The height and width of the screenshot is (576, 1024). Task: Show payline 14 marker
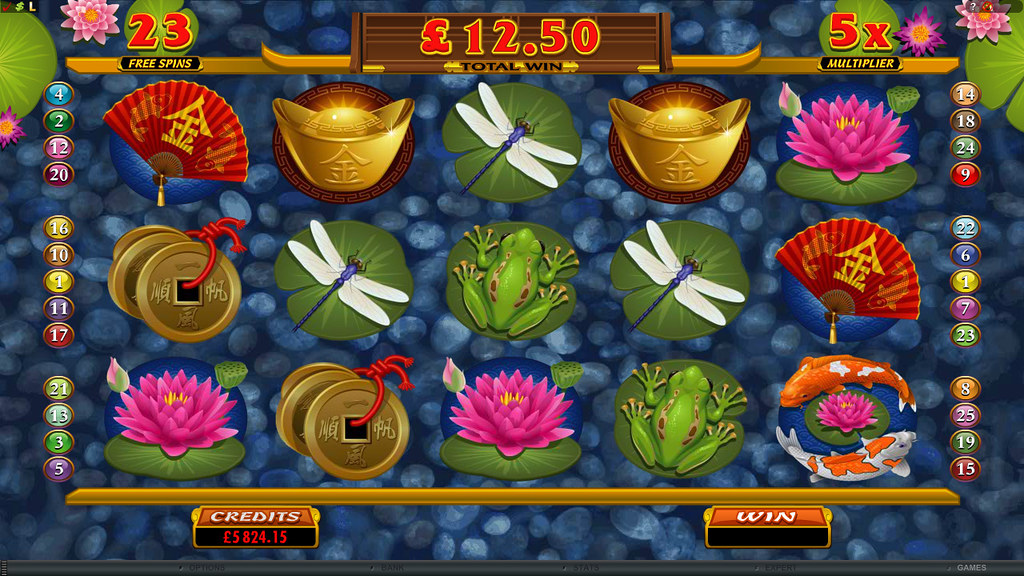(x=965, y=96)
